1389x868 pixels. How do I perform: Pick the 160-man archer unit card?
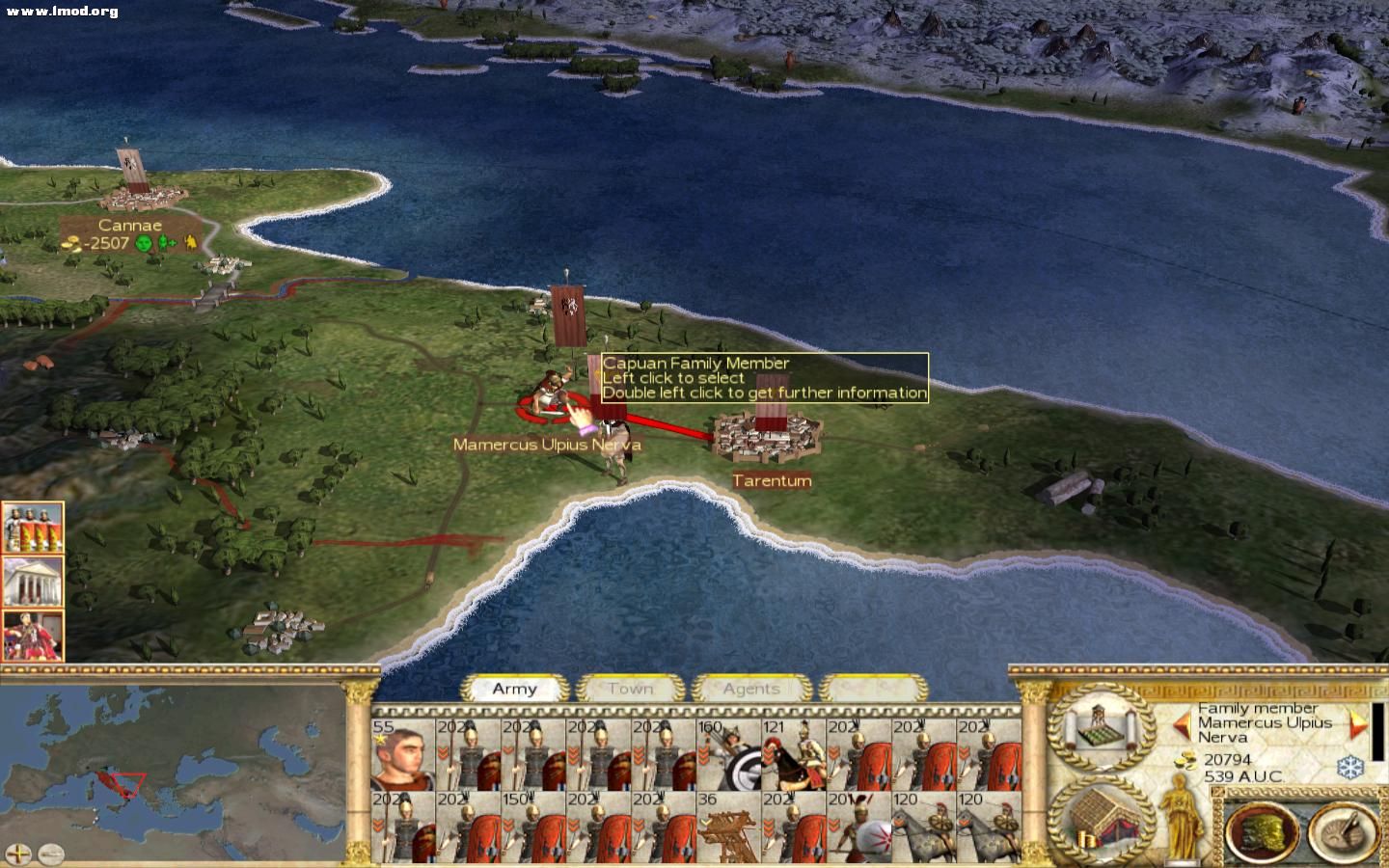pyautogui.click(x=728, y=754)
